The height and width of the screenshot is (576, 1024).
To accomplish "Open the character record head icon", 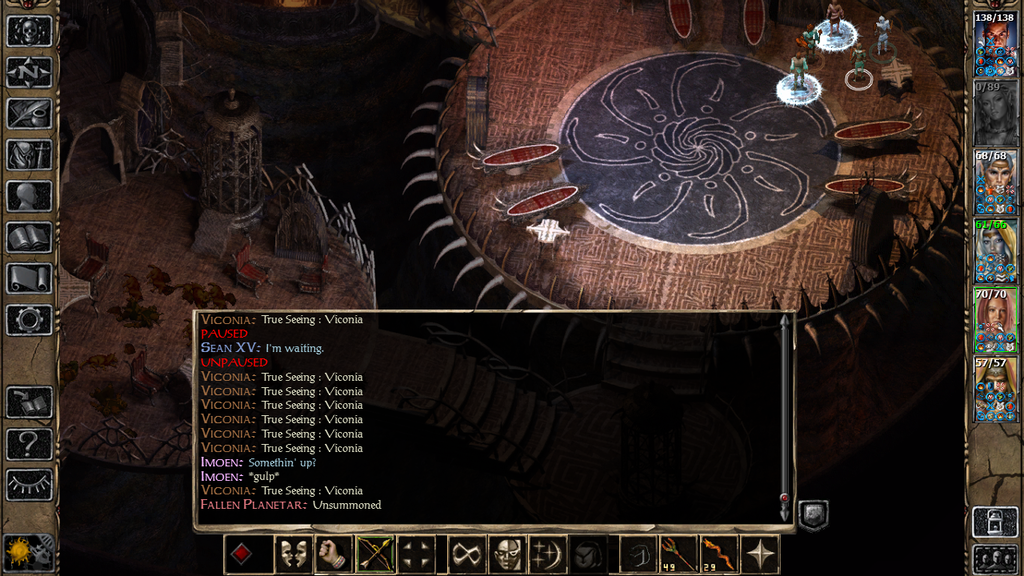I will (x=29, y=196).
